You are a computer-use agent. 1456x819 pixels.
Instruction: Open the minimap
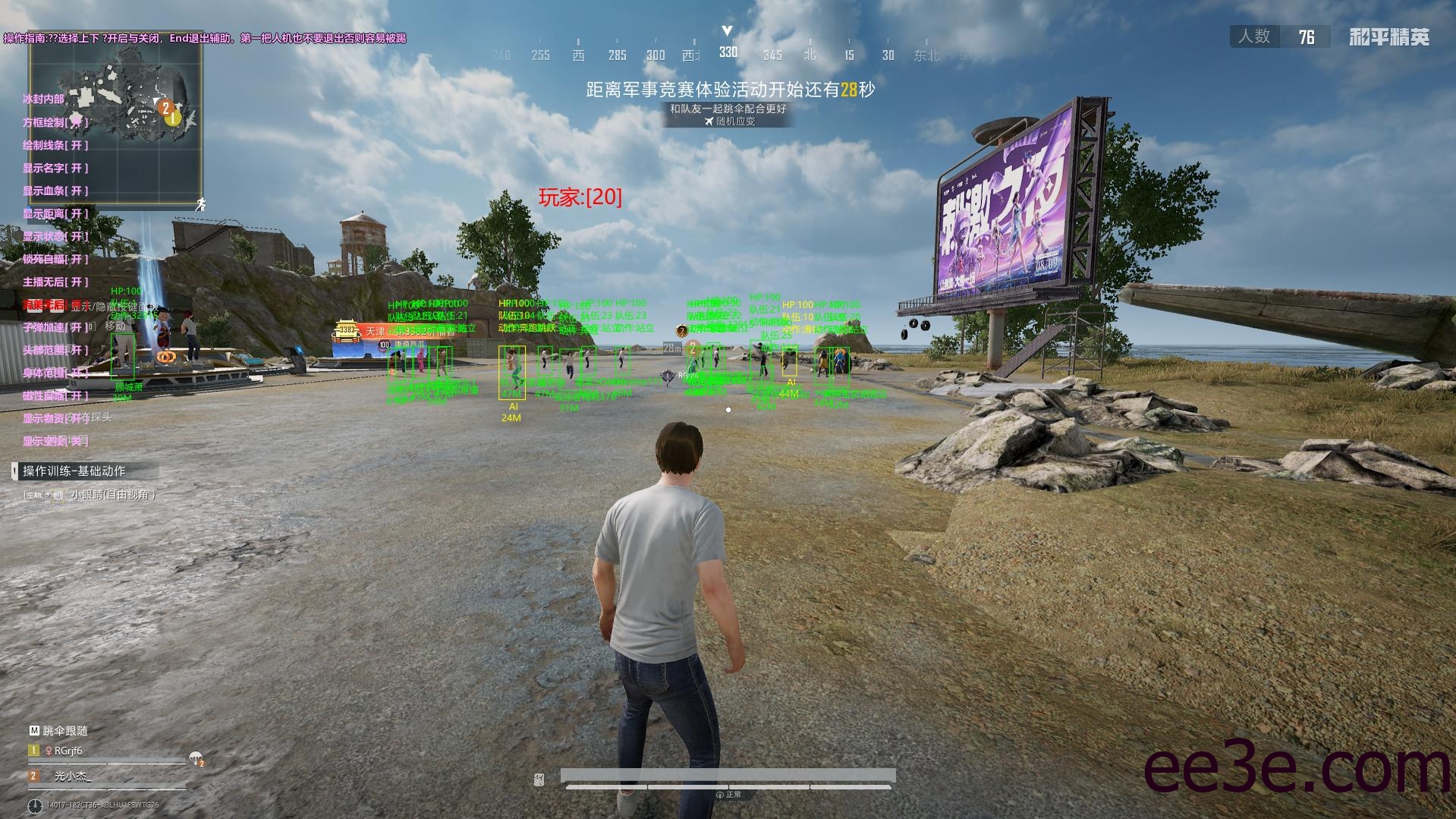115,119
